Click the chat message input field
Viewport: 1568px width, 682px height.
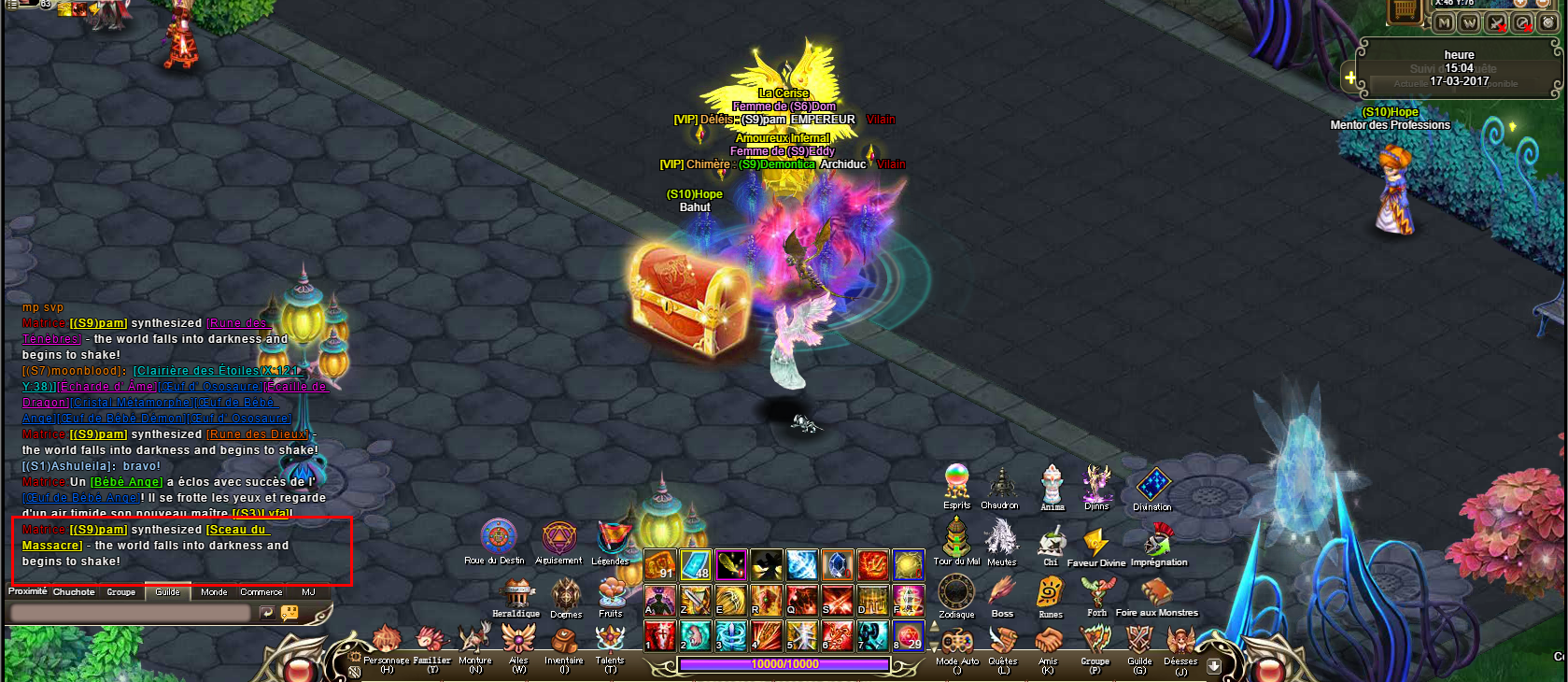point(129,613)
